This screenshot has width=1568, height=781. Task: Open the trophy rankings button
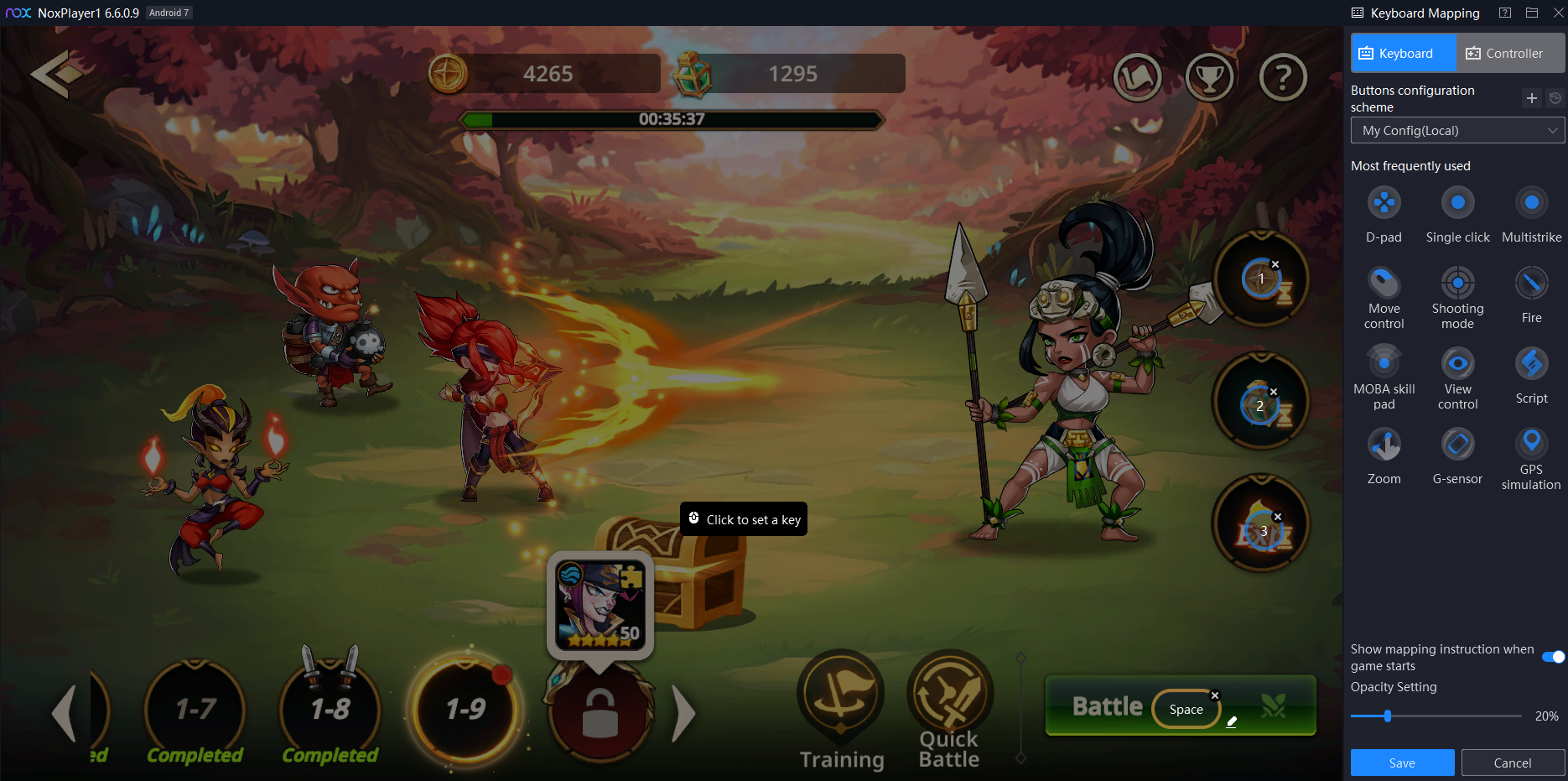[x=1209, y=78]
